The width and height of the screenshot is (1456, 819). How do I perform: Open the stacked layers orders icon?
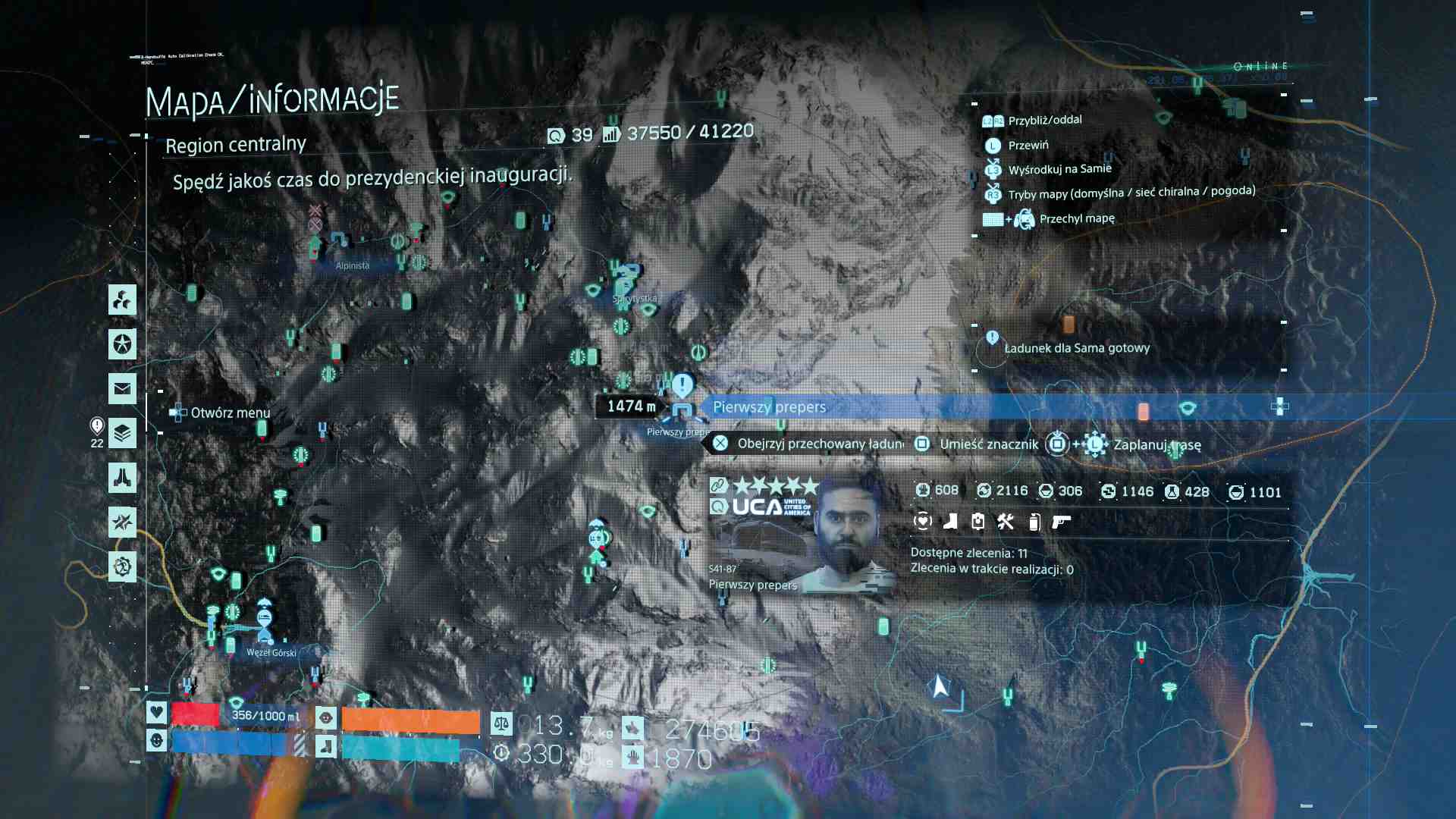tap(122, 433)
